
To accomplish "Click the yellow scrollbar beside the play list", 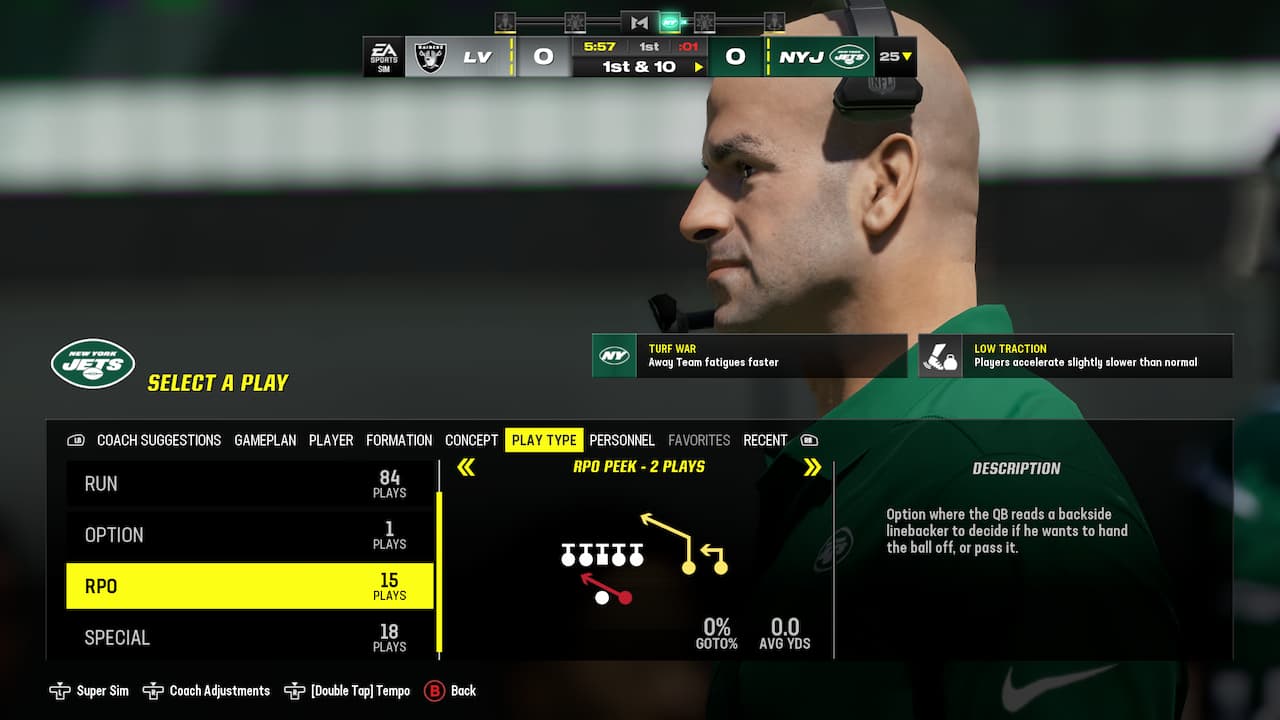I will 437,565.
